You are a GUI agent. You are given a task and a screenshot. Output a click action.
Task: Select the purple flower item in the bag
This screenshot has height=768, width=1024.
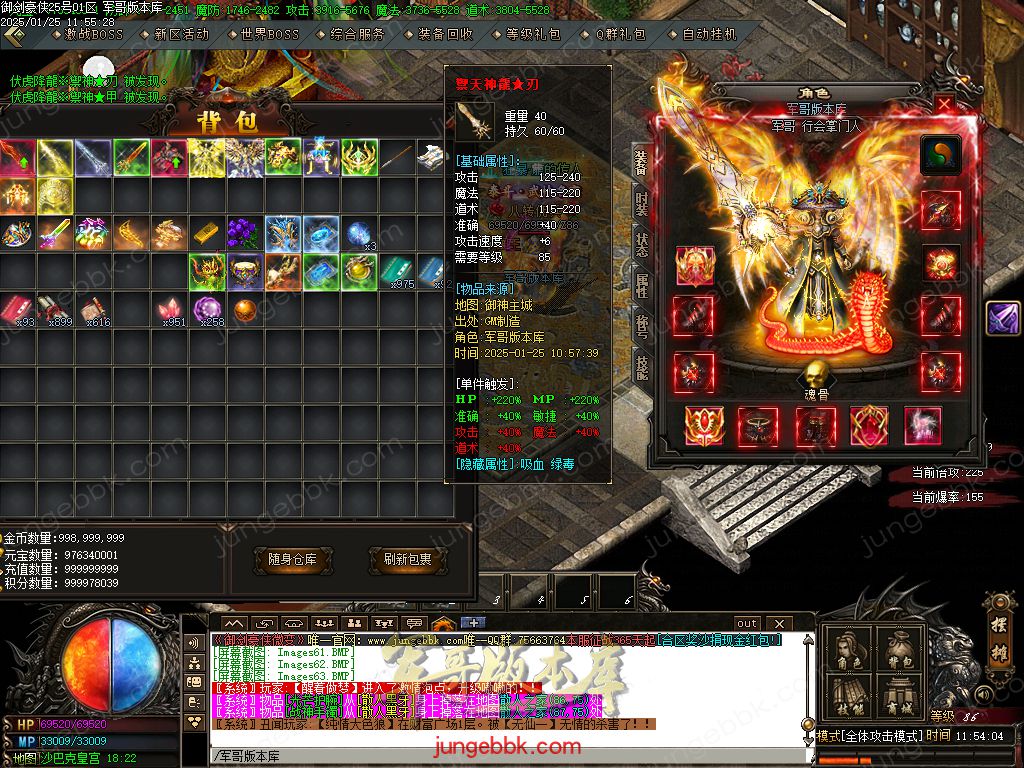point(243,234)
